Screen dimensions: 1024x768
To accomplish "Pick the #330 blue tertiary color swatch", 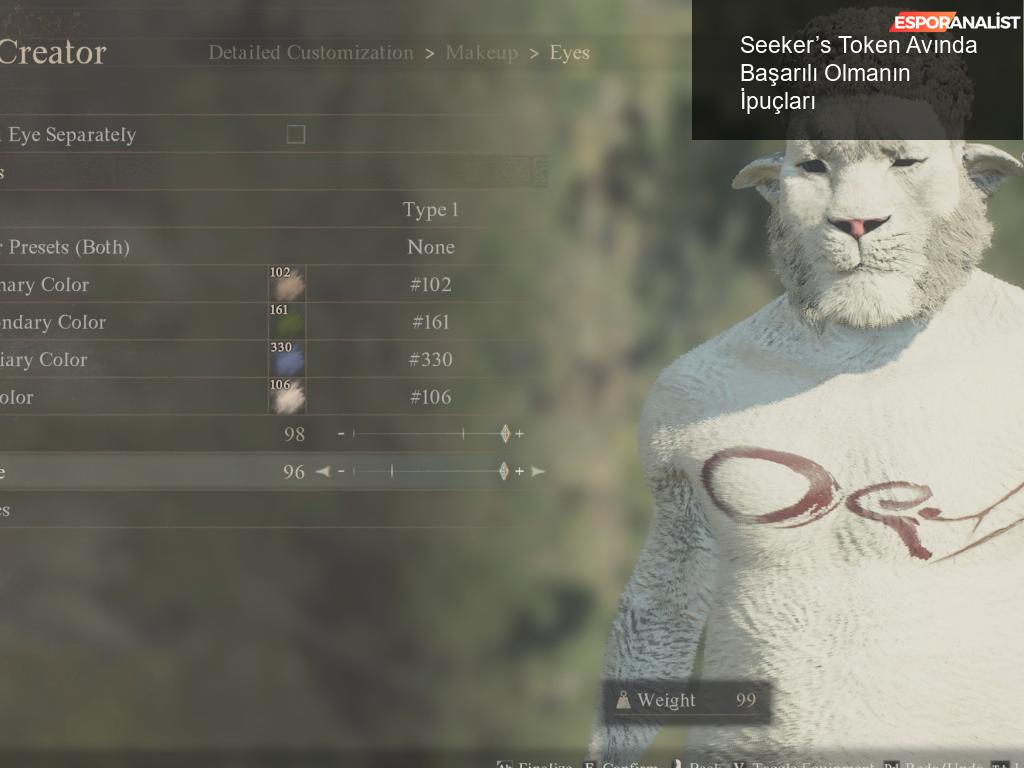I will (287, 360).
